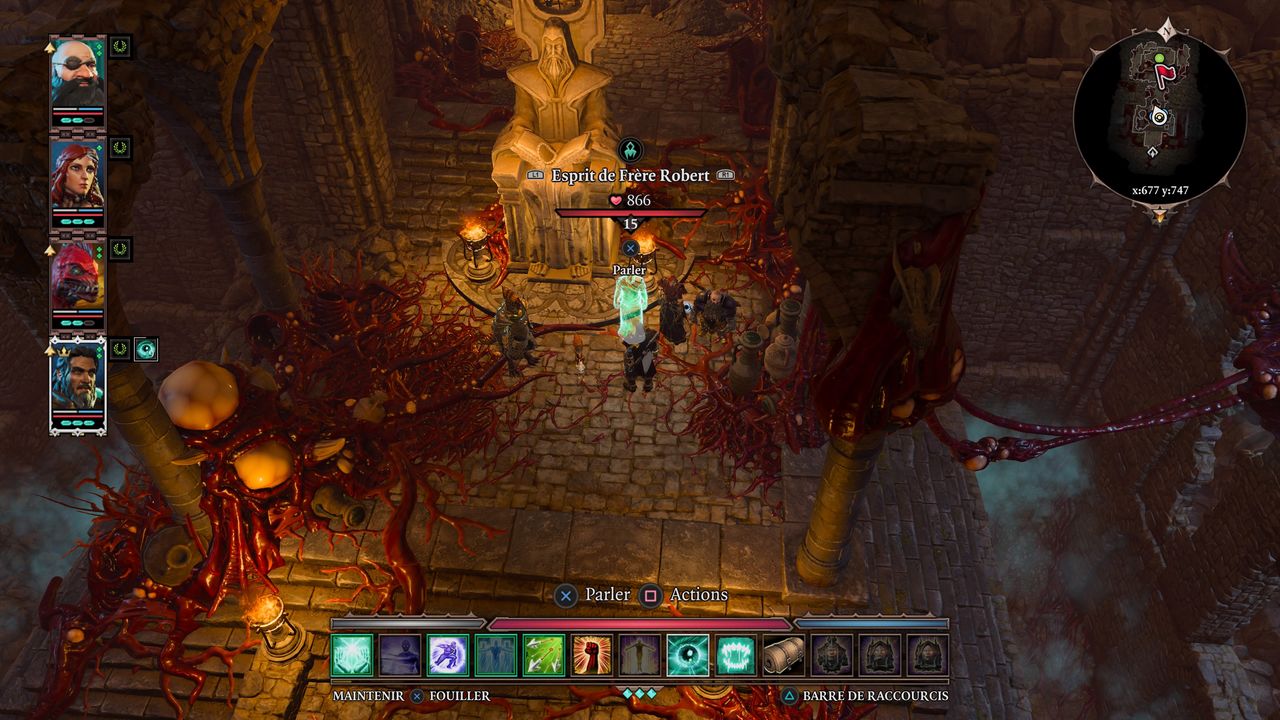The width and height of the screenshot is (1280, 720).
Task: Click the red flag marker on minimap
Action: (x=1163, y=73)
